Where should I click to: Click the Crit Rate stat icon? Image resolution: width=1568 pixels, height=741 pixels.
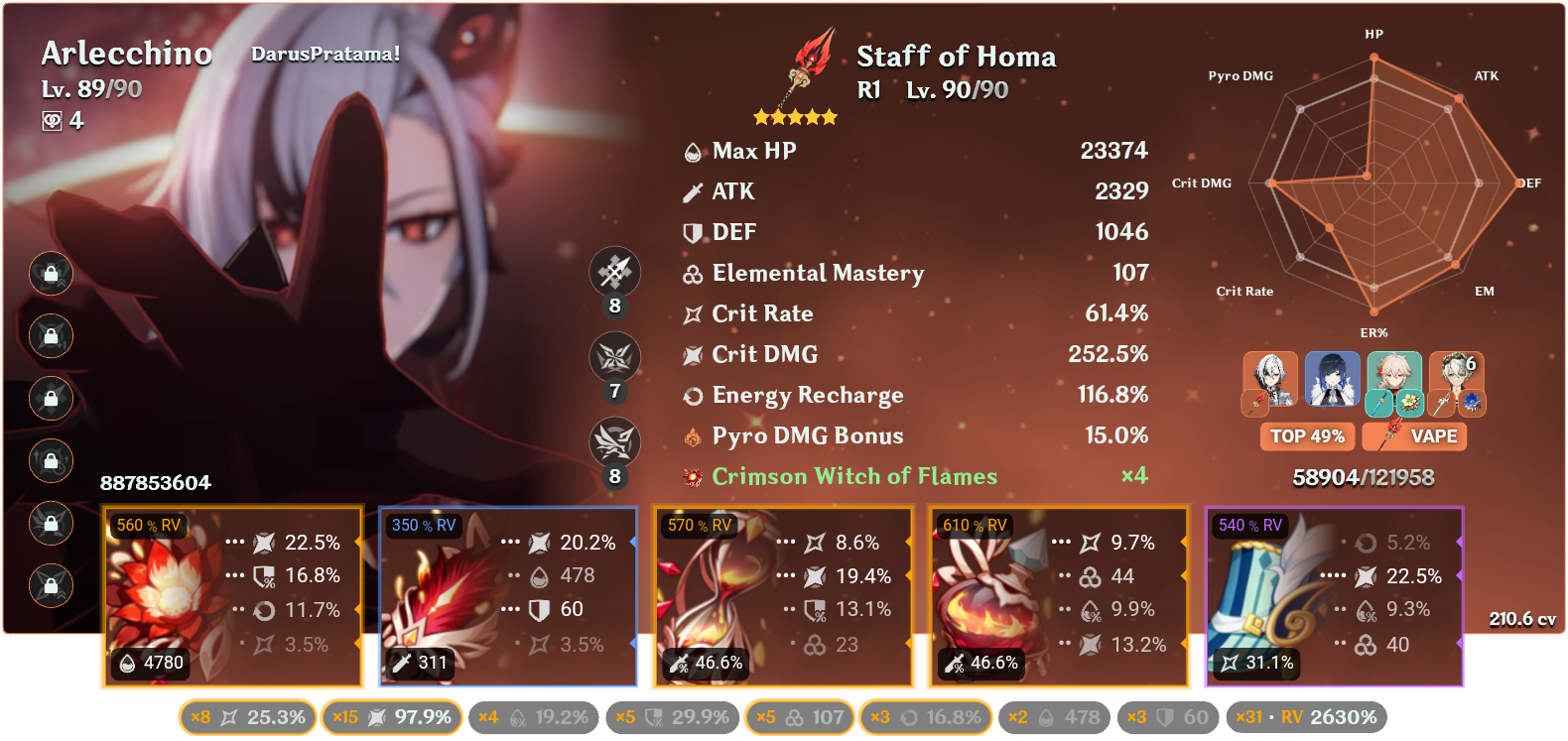click(x=694, y=312)
